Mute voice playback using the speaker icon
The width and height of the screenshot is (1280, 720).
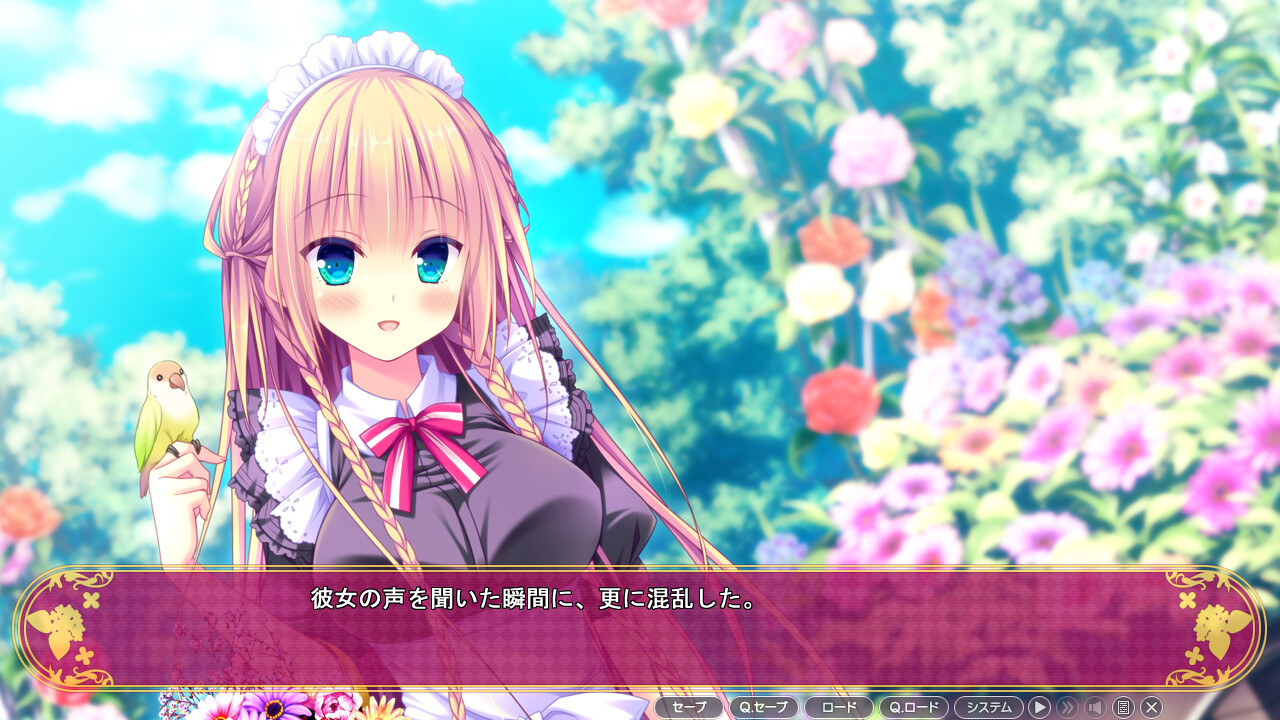click(1095, 707)
